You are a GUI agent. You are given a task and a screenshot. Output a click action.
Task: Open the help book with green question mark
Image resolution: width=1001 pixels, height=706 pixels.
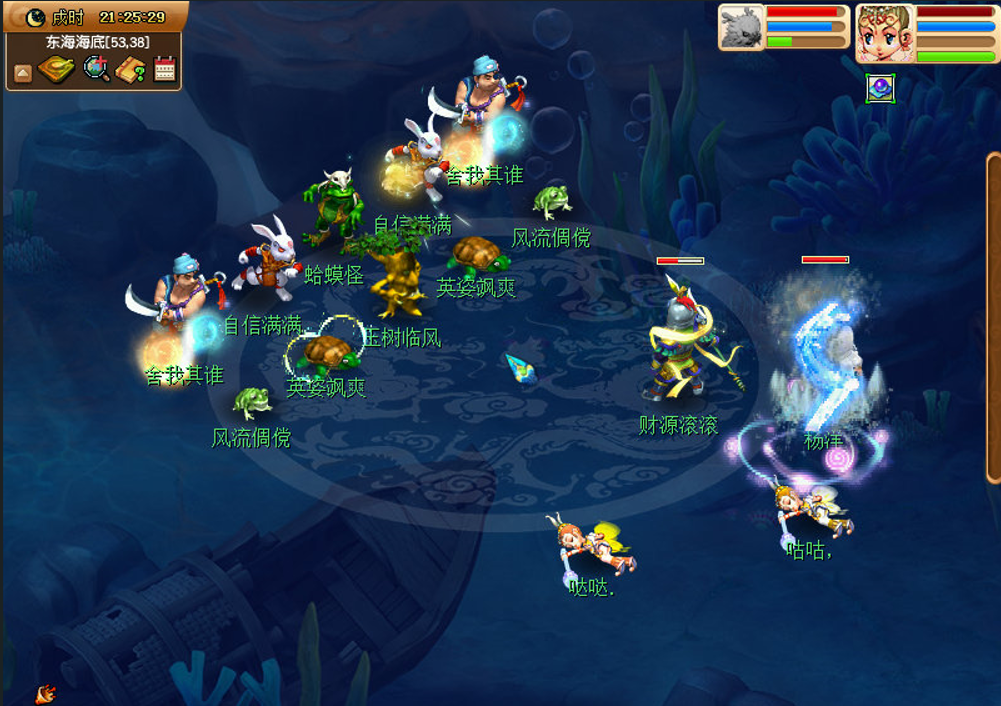[131, 70]
